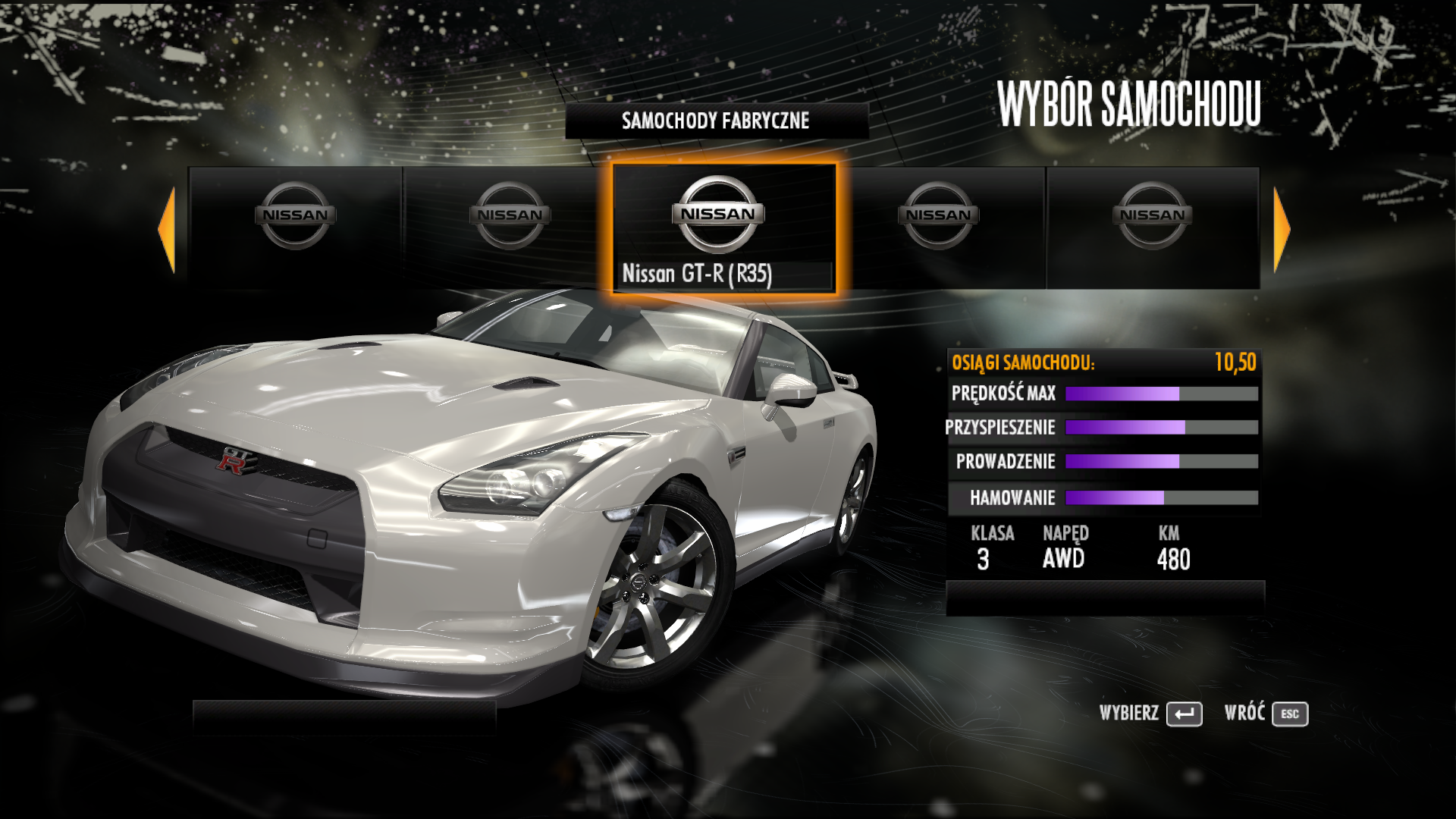Show previous cars with the left orange arrow

tap(168, 229)
